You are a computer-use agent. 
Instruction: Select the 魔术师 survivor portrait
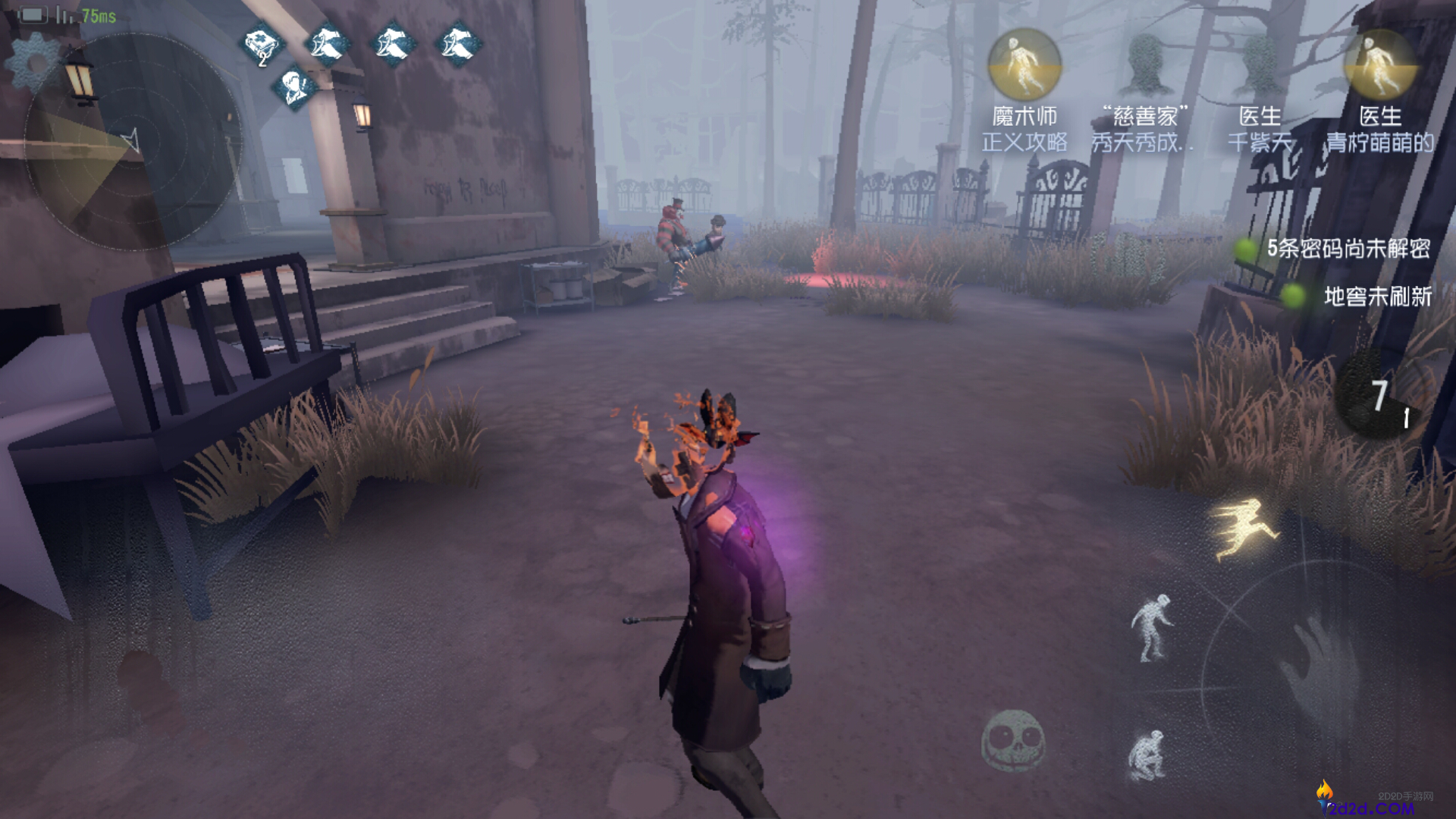(x=1025, y=67)
